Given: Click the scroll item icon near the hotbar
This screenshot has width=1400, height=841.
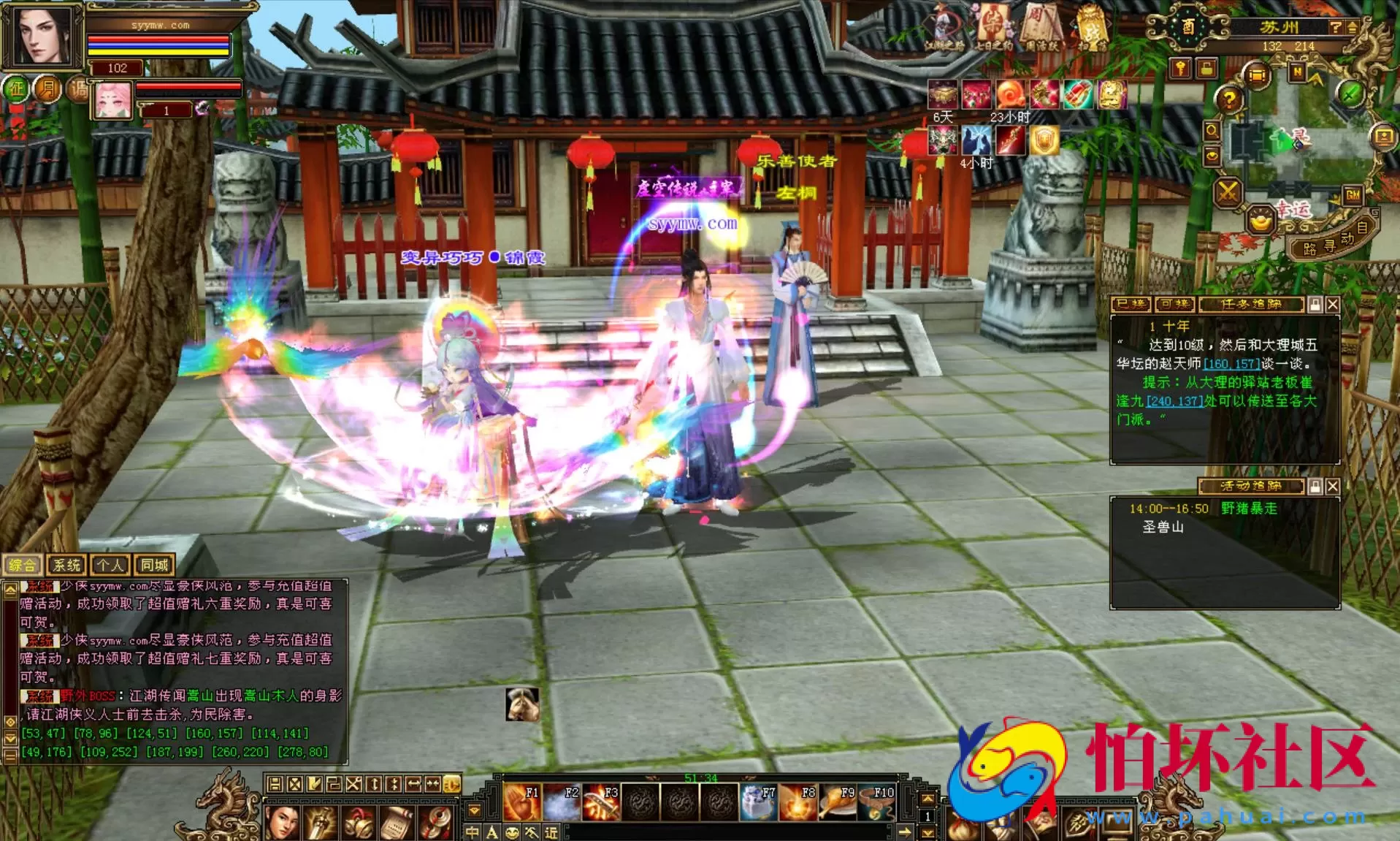Looking at the screenshot, I should click(x=396, y=823).
